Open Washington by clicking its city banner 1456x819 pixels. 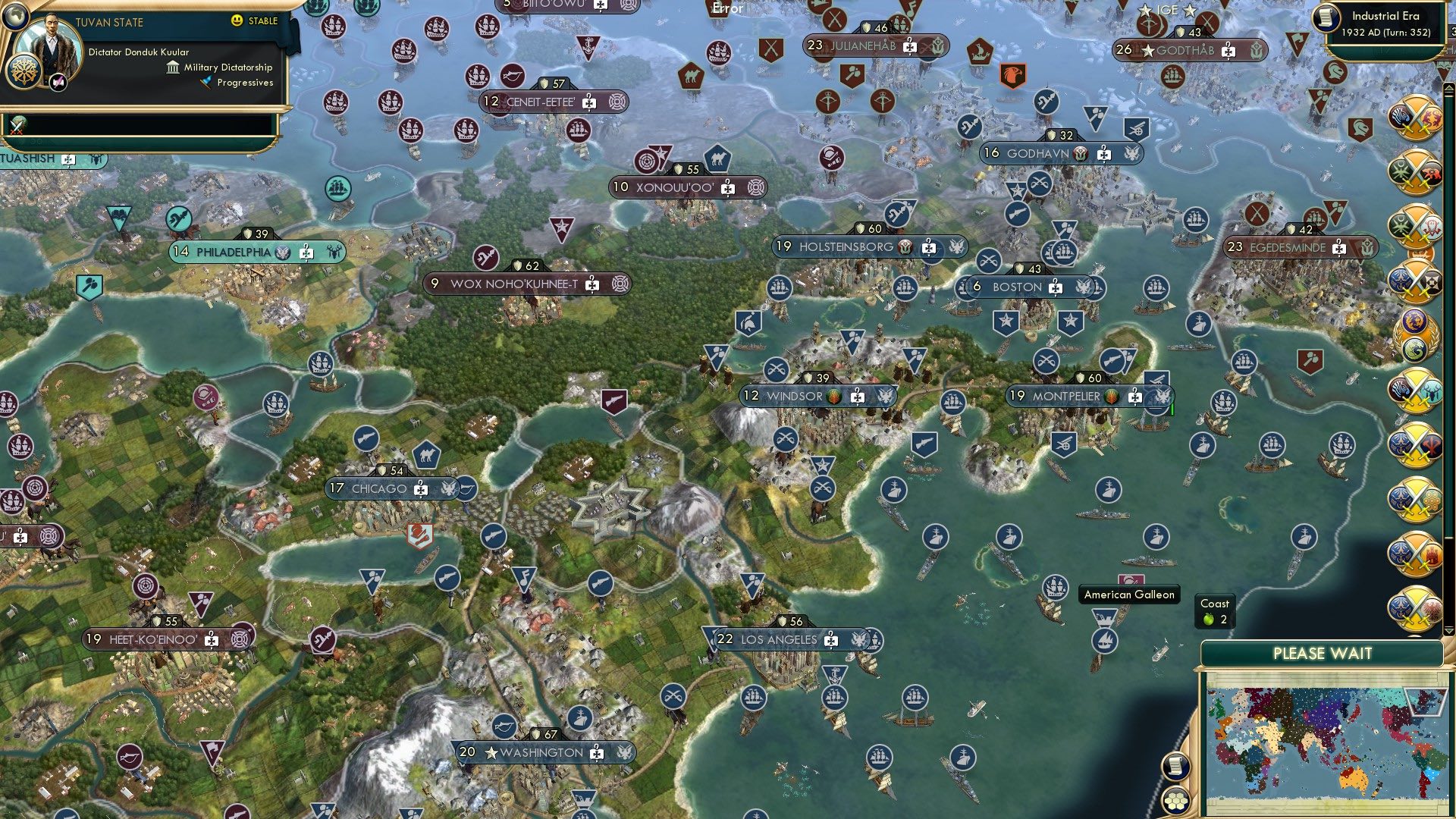coord(538,753)
